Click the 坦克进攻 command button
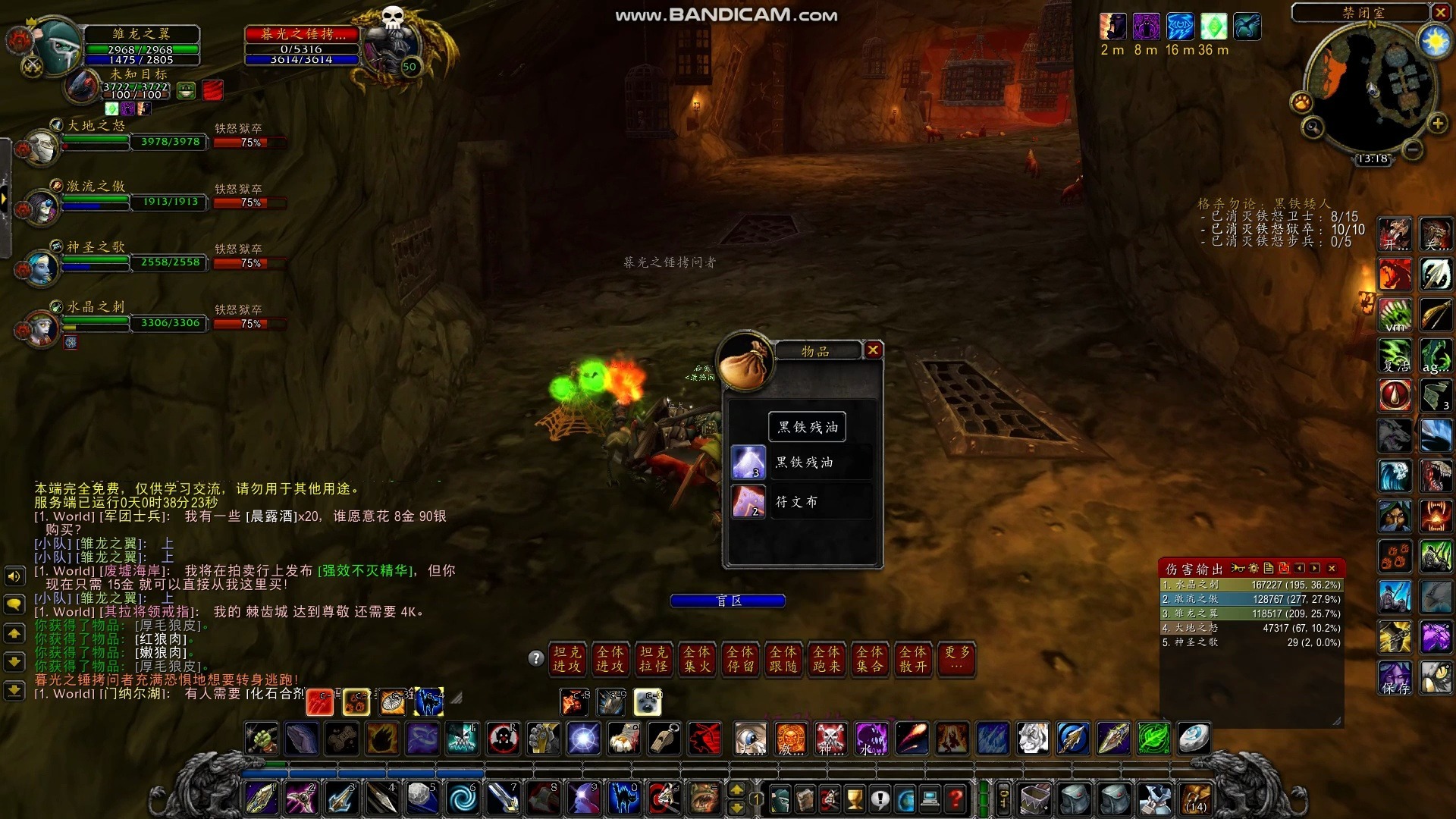 [566, 659]
